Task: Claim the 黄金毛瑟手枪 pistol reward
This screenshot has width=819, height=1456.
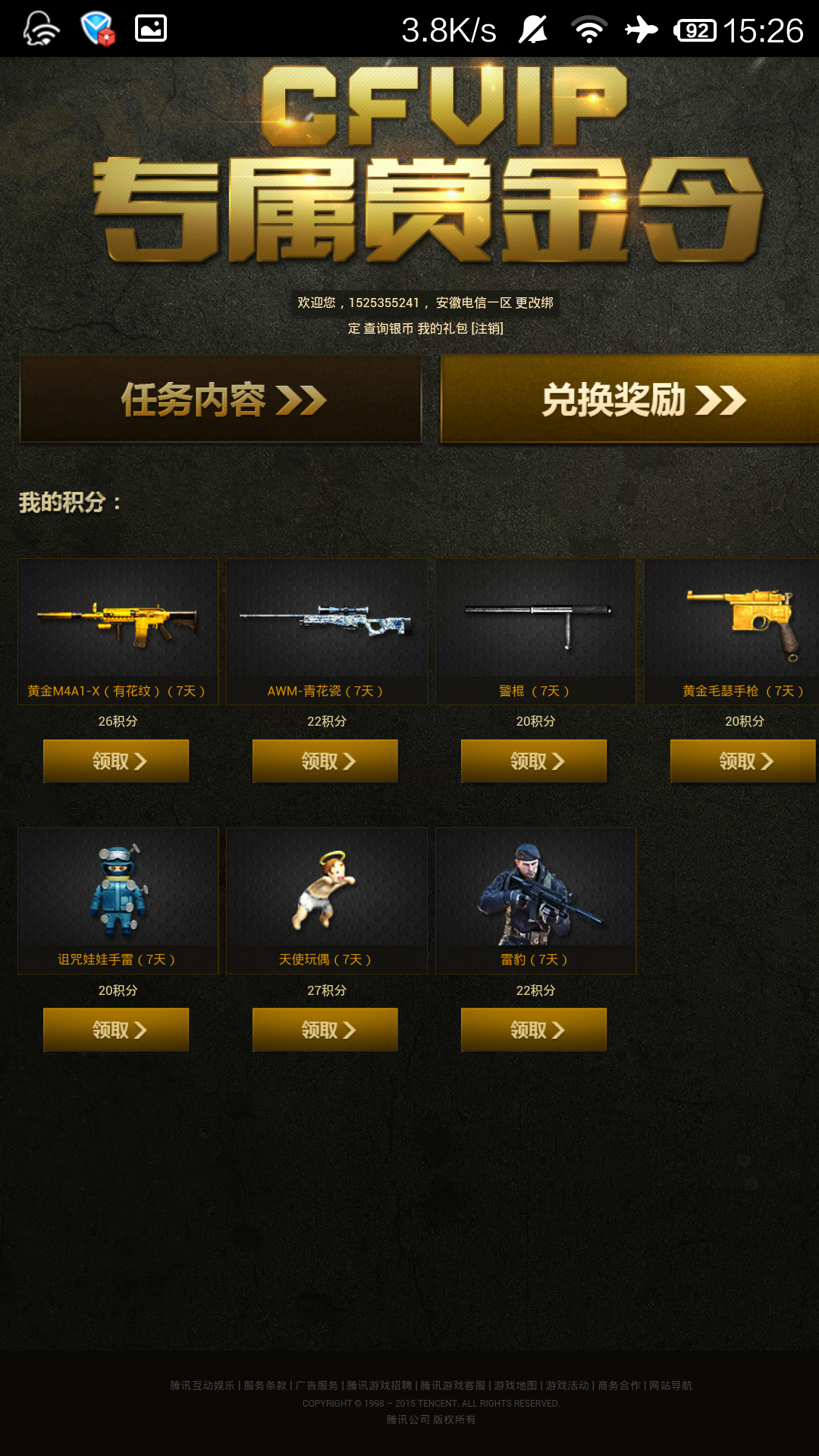Action: (x=743, y=761)
